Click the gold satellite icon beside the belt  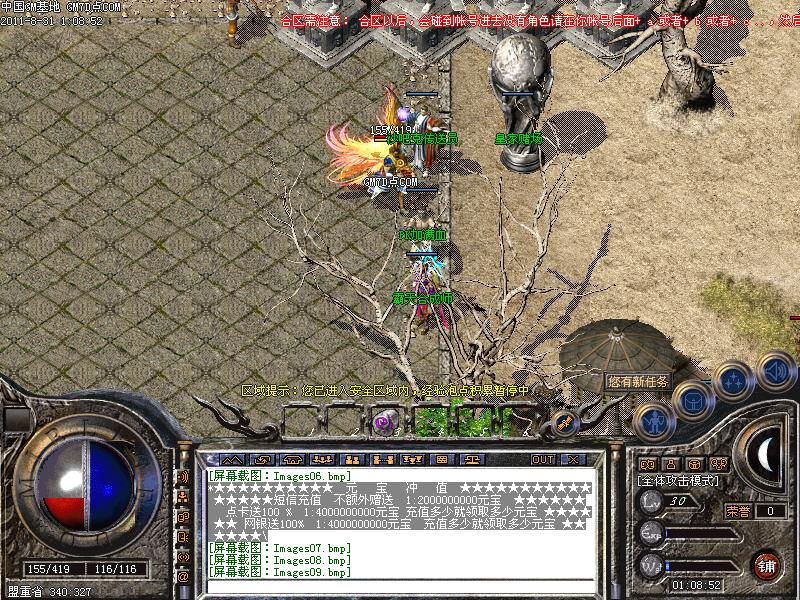pos(564,422)
